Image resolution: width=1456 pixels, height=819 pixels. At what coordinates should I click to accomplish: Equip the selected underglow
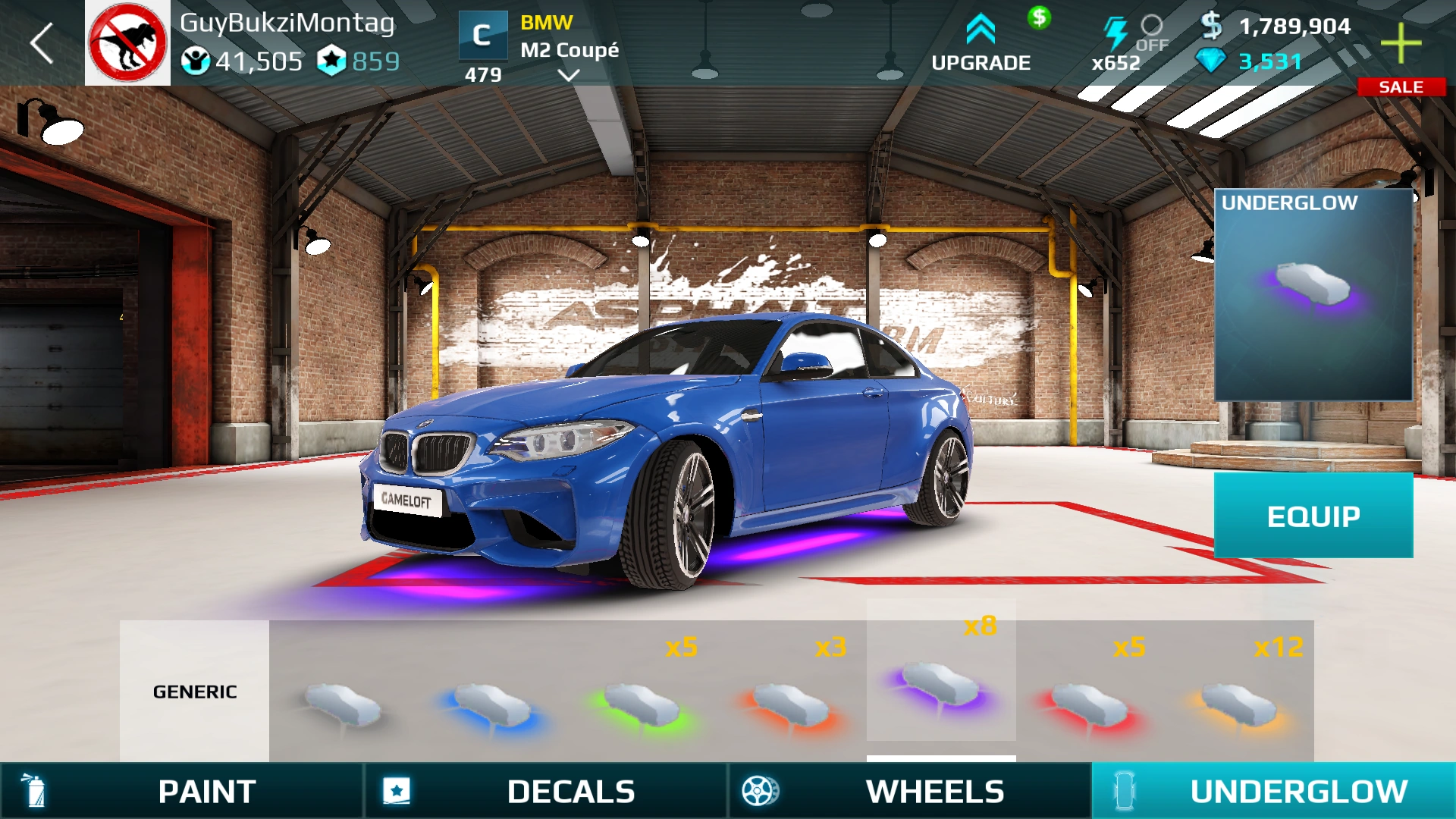click(1313, 516)
